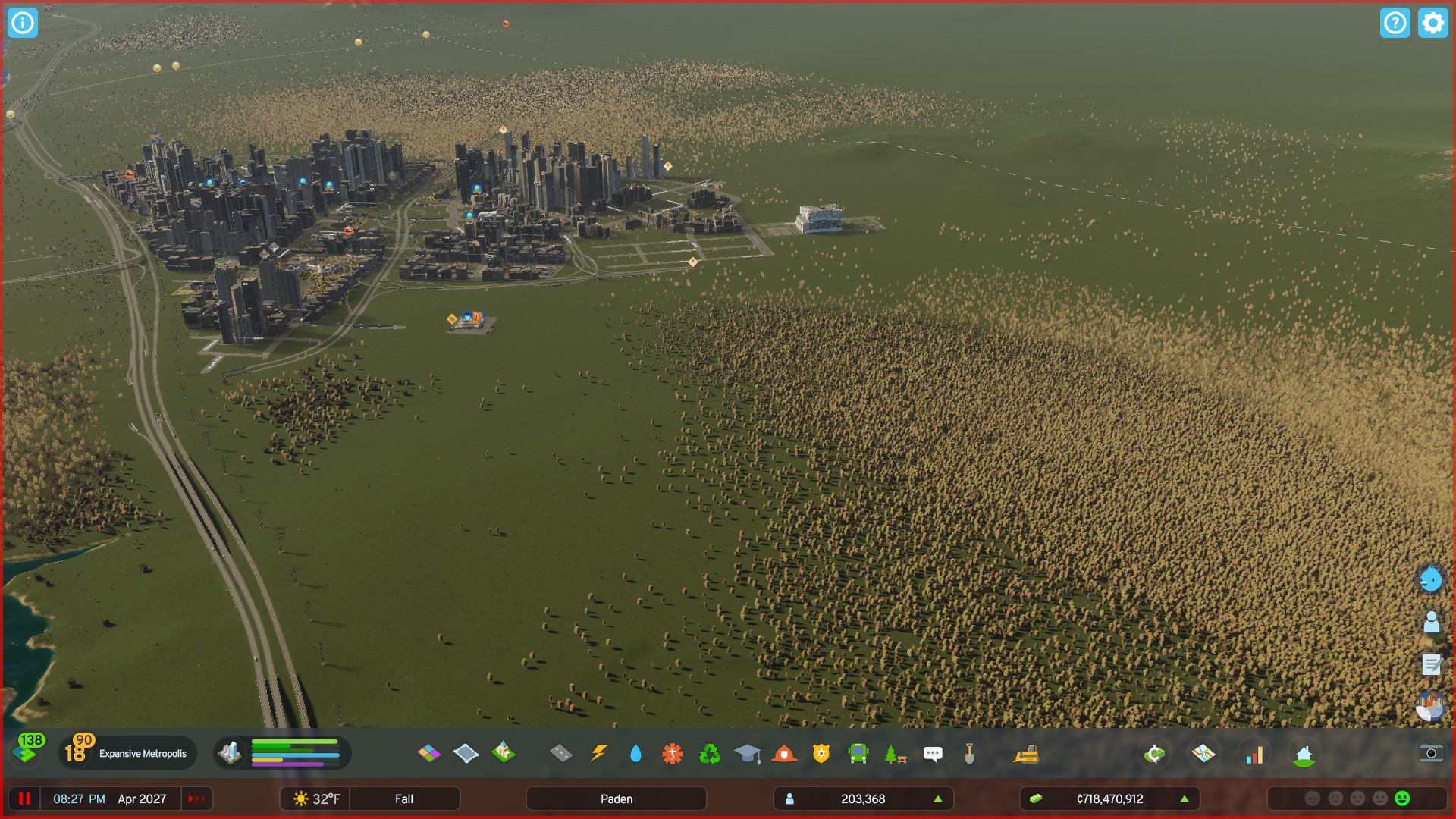1456x819 pixels.
Task: Select the Electricity service tool
Action: tap(599, 754)
